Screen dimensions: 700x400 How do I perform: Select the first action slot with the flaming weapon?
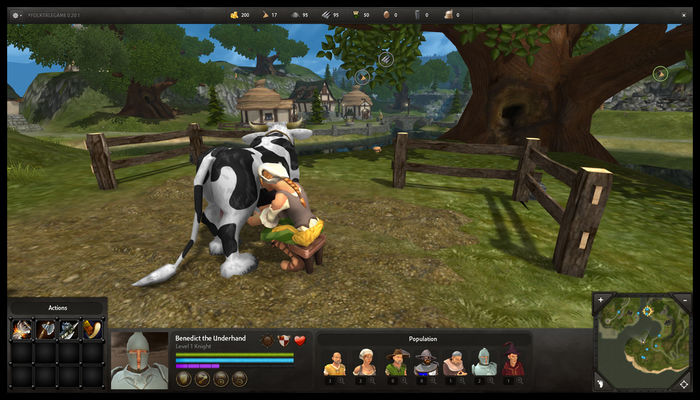21,328
